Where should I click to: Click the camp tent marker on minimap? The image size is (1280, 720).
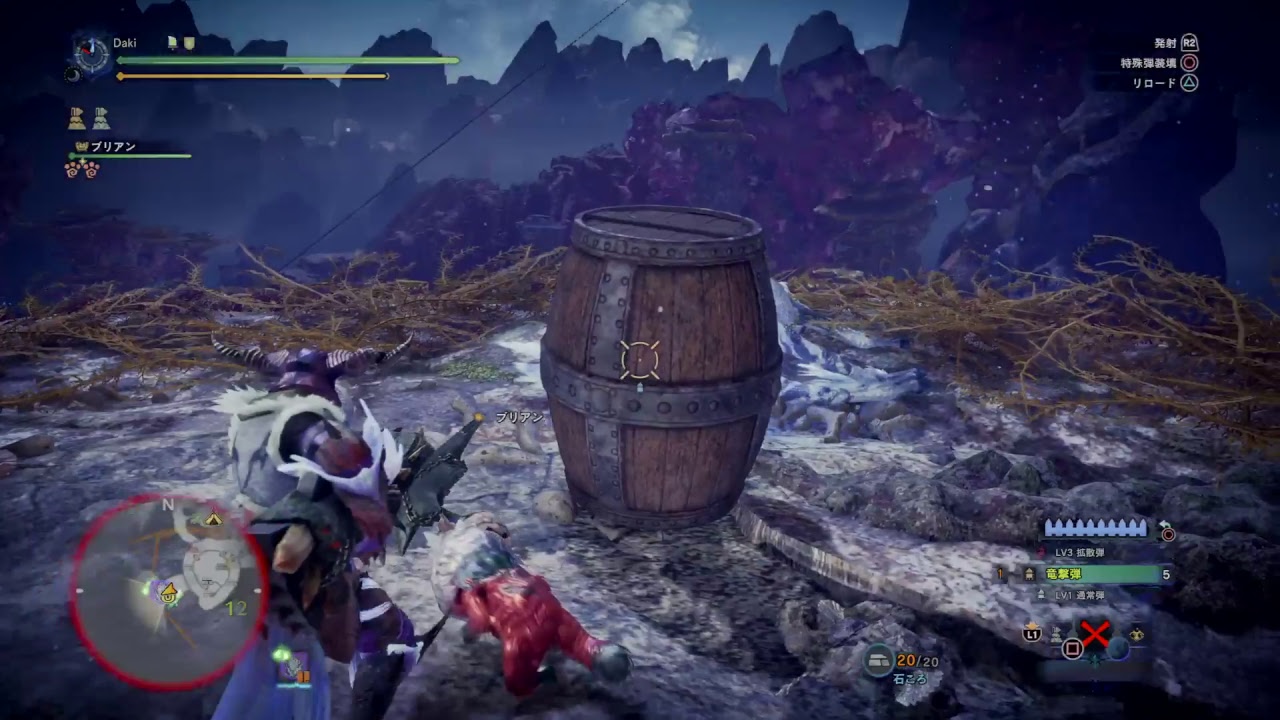213,519
